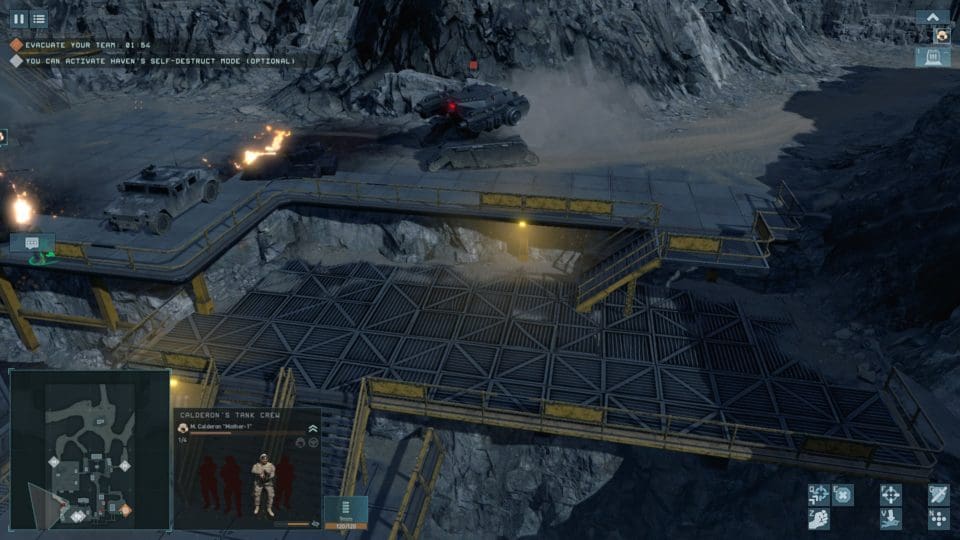Activate the stop/cancel order command
The width and height of the screenshot is (960, 540).
843,494
